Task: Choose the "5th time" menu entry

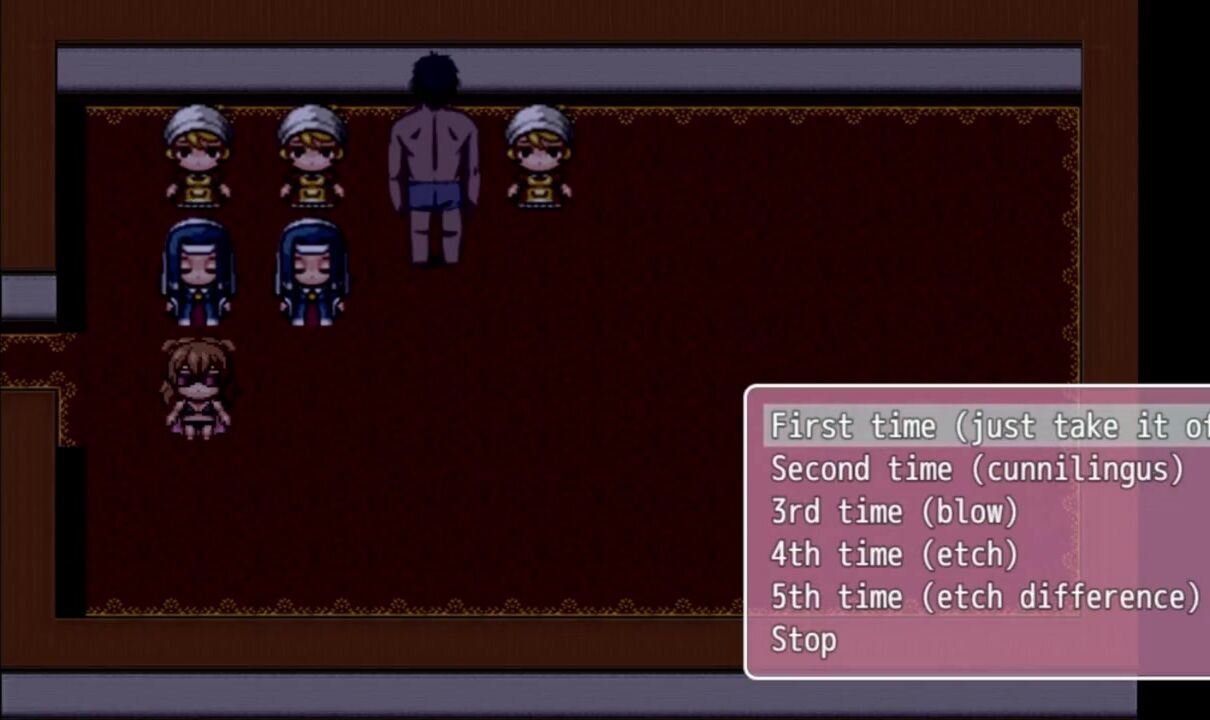Action: [984, 597]
